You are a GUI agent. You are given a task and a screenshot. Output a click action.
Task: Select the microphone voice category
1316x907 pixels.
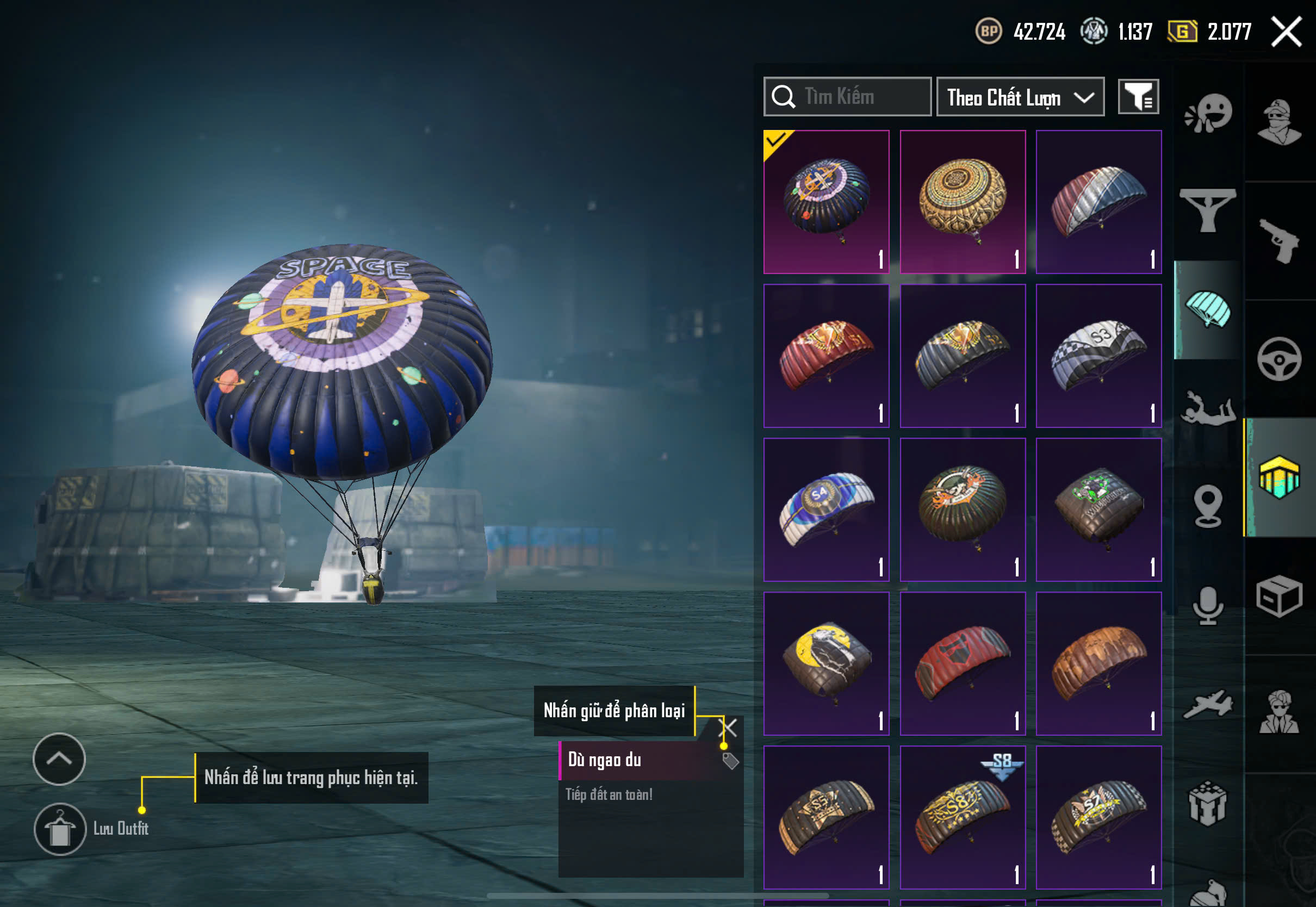[x=1207, y=606]
